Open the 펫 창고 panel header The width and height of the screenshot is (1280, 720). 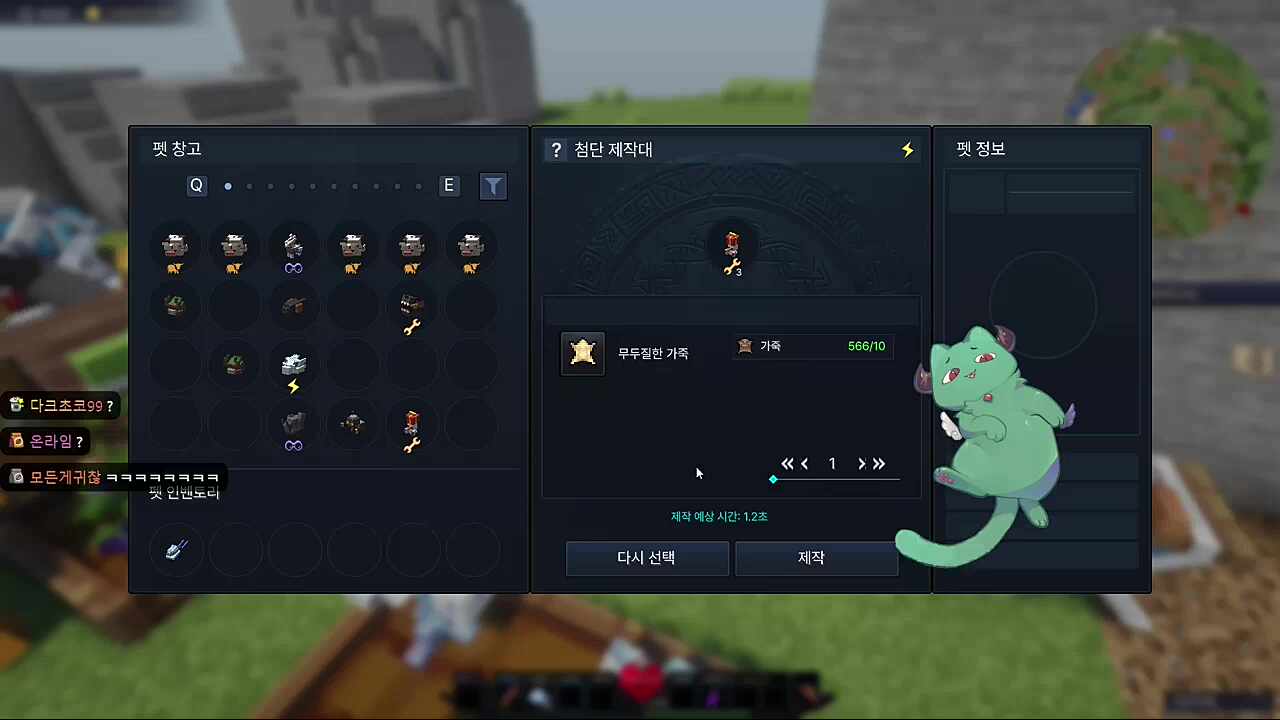177,148
